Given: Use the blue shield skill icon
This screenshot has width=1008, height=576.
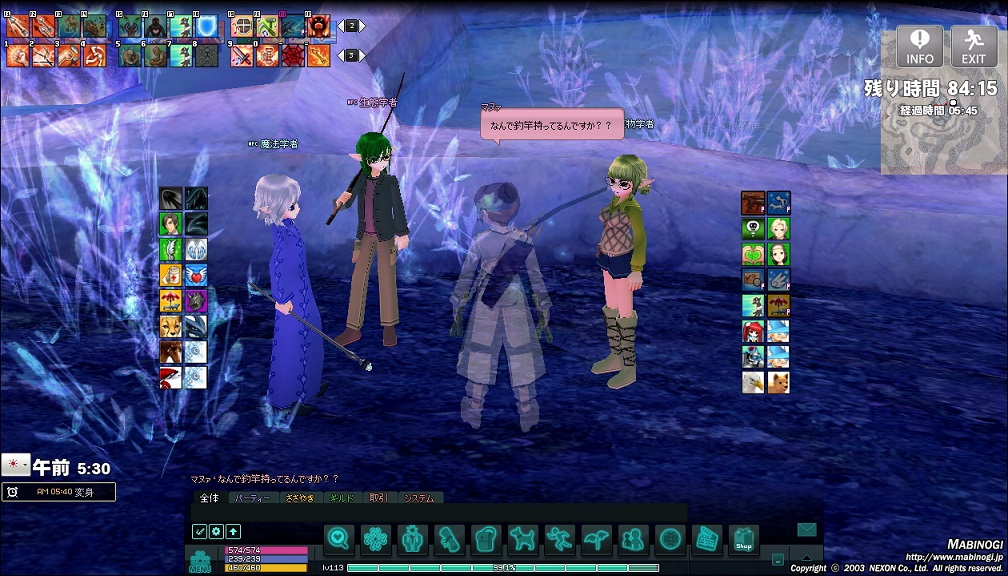Looking at the screenshot, I should pos(206,27).
